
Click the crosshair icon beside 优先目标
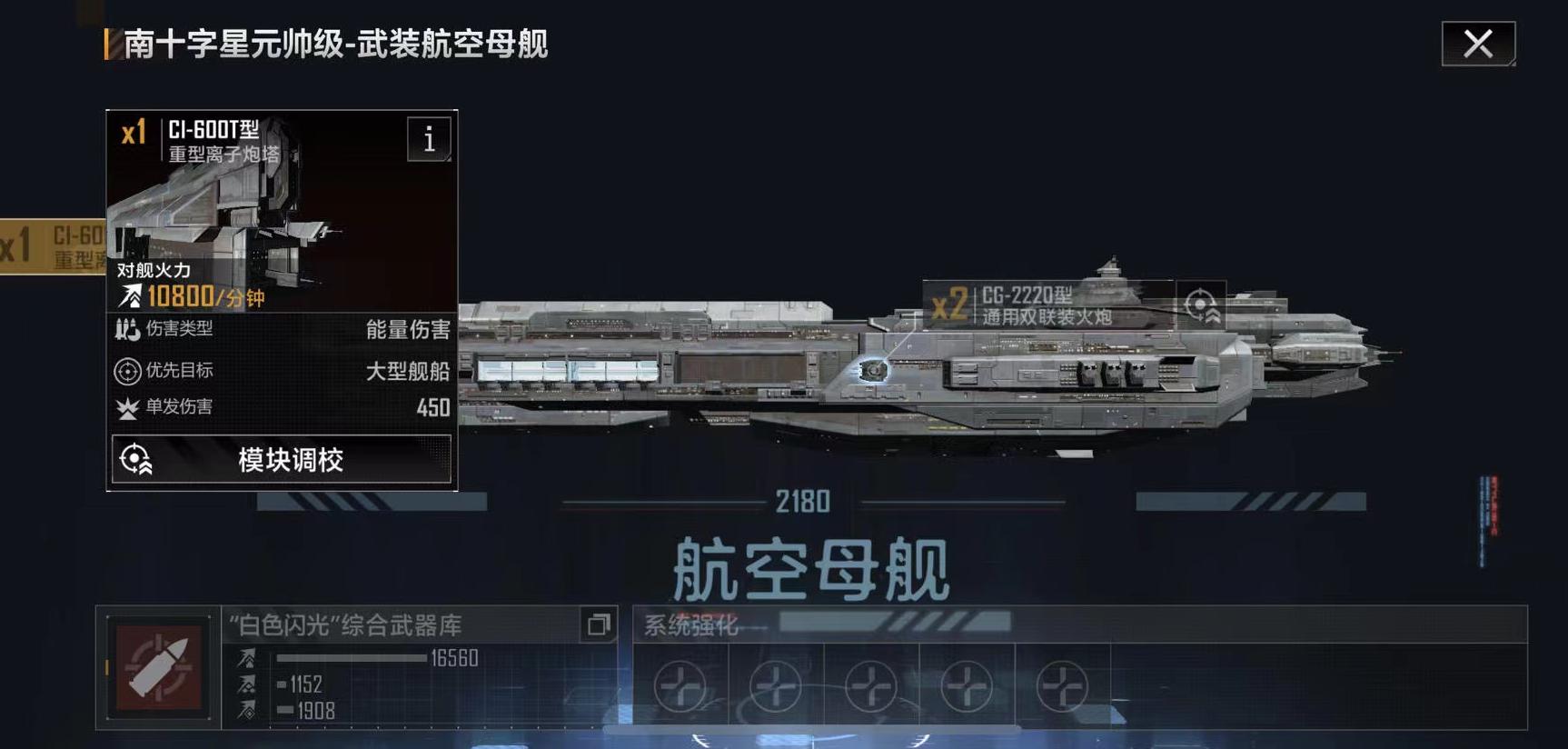coord(127,370)
